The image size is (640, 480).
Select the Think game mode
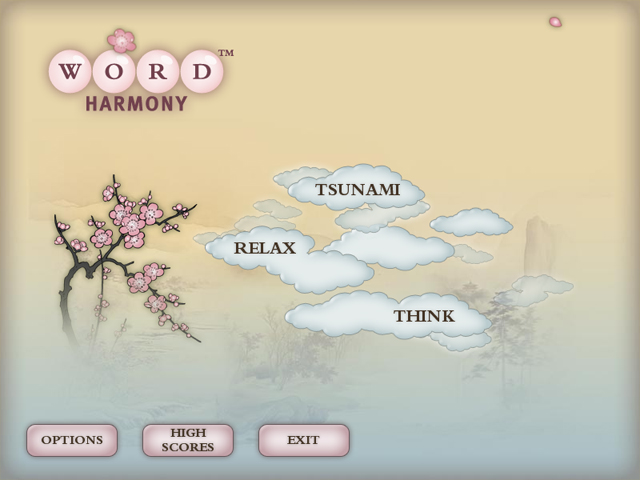pyautogui.click(x=423, y=316)
